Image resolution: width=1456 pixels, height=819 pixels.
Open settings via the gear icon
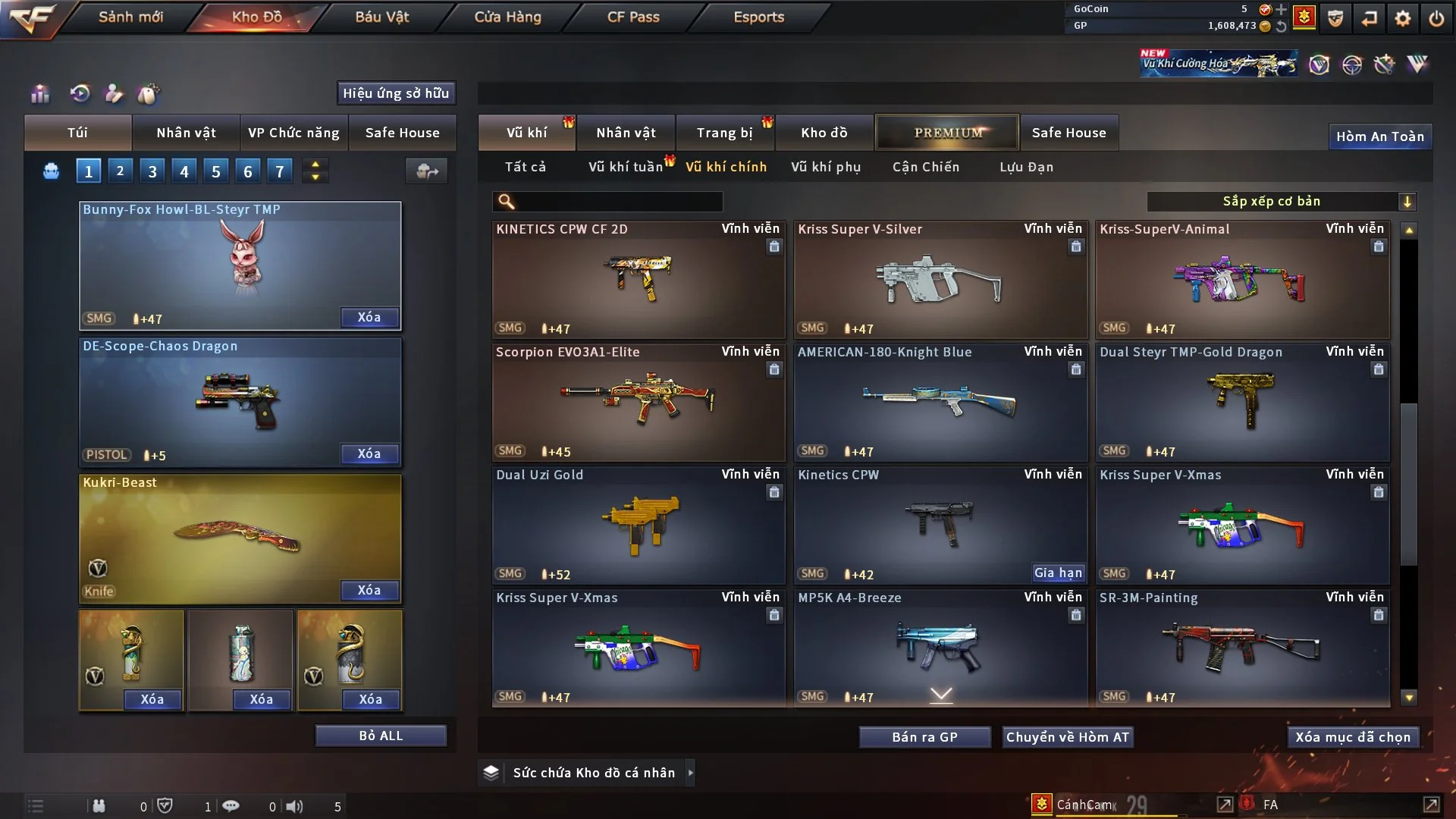coord(1403,18)
